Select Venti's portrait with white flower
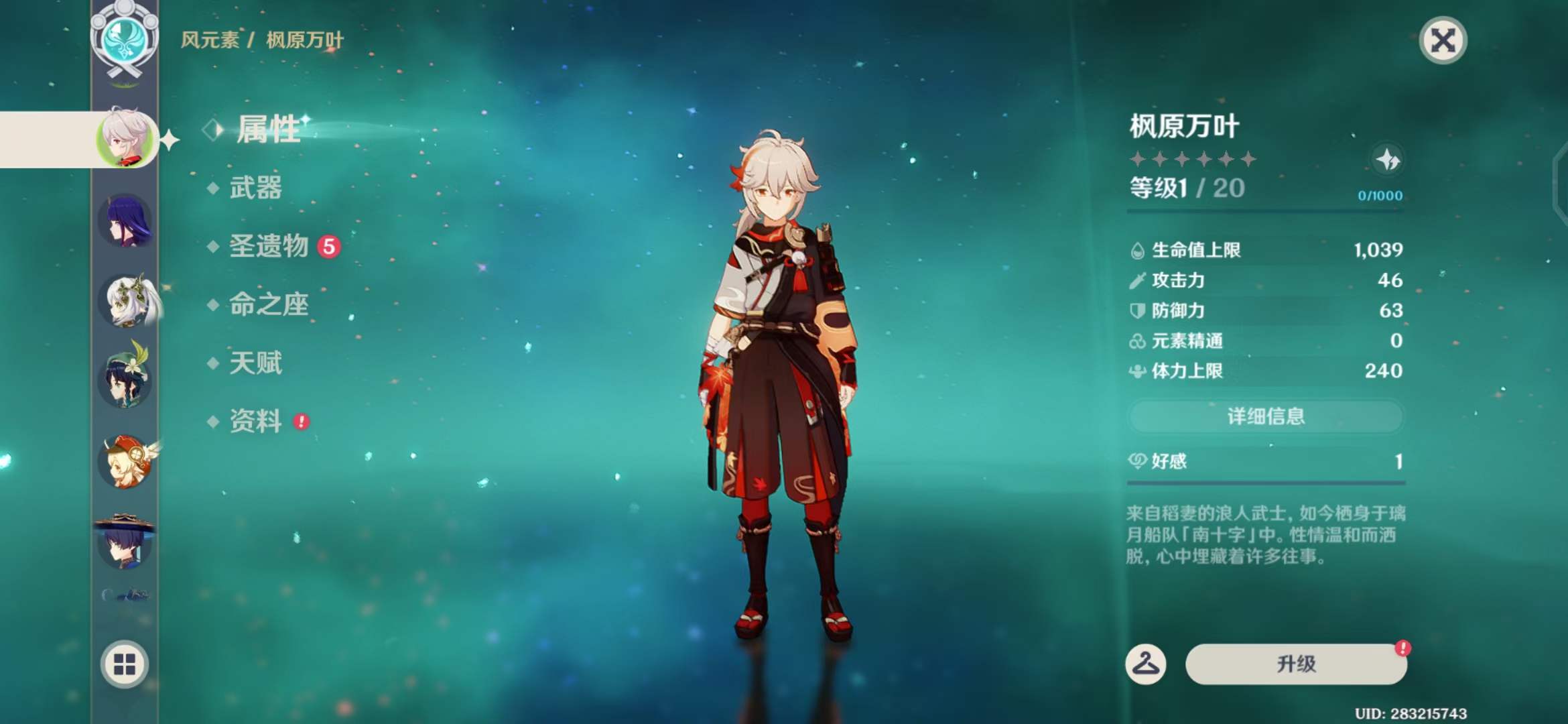1568x724 pixels. point(126,380)
